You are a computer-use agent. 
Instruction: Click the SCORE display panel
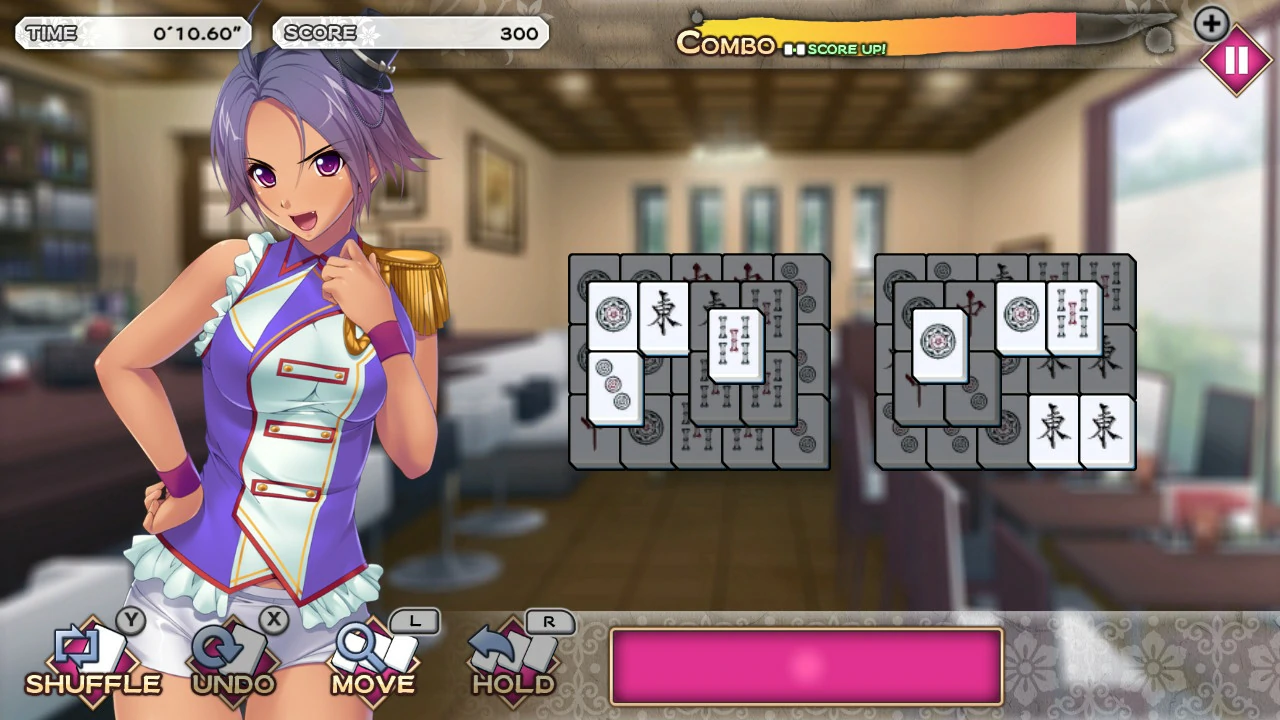coord(410,33)
